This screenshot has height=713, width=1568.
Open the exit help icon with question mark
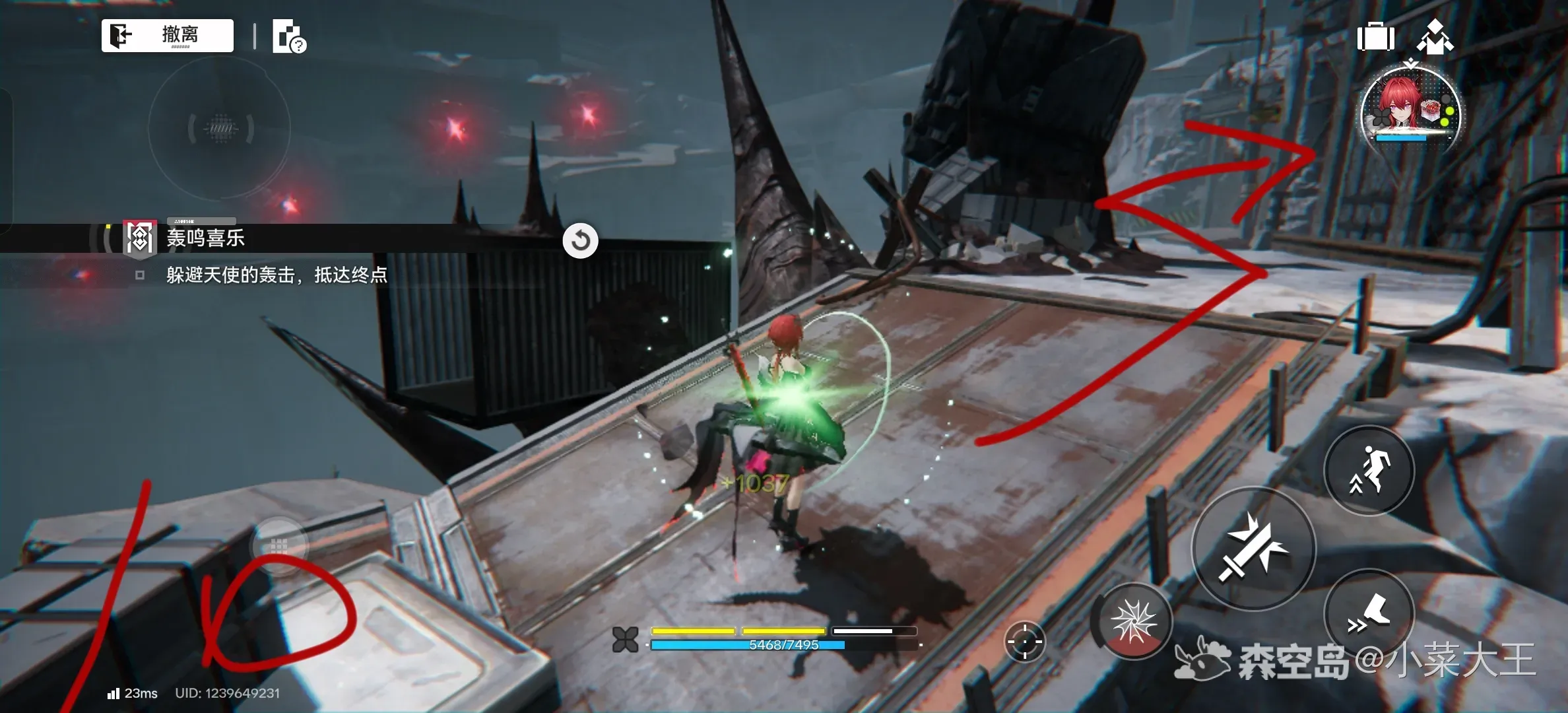point(289,37)
